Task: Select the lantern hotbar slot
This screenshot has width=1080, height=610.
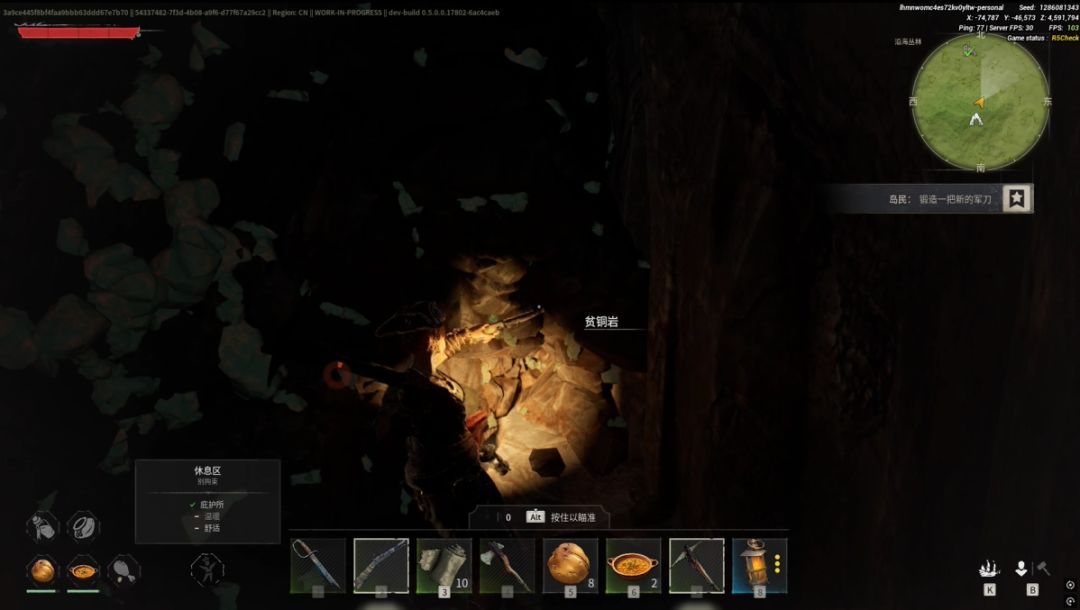Action: coord(760,565)
